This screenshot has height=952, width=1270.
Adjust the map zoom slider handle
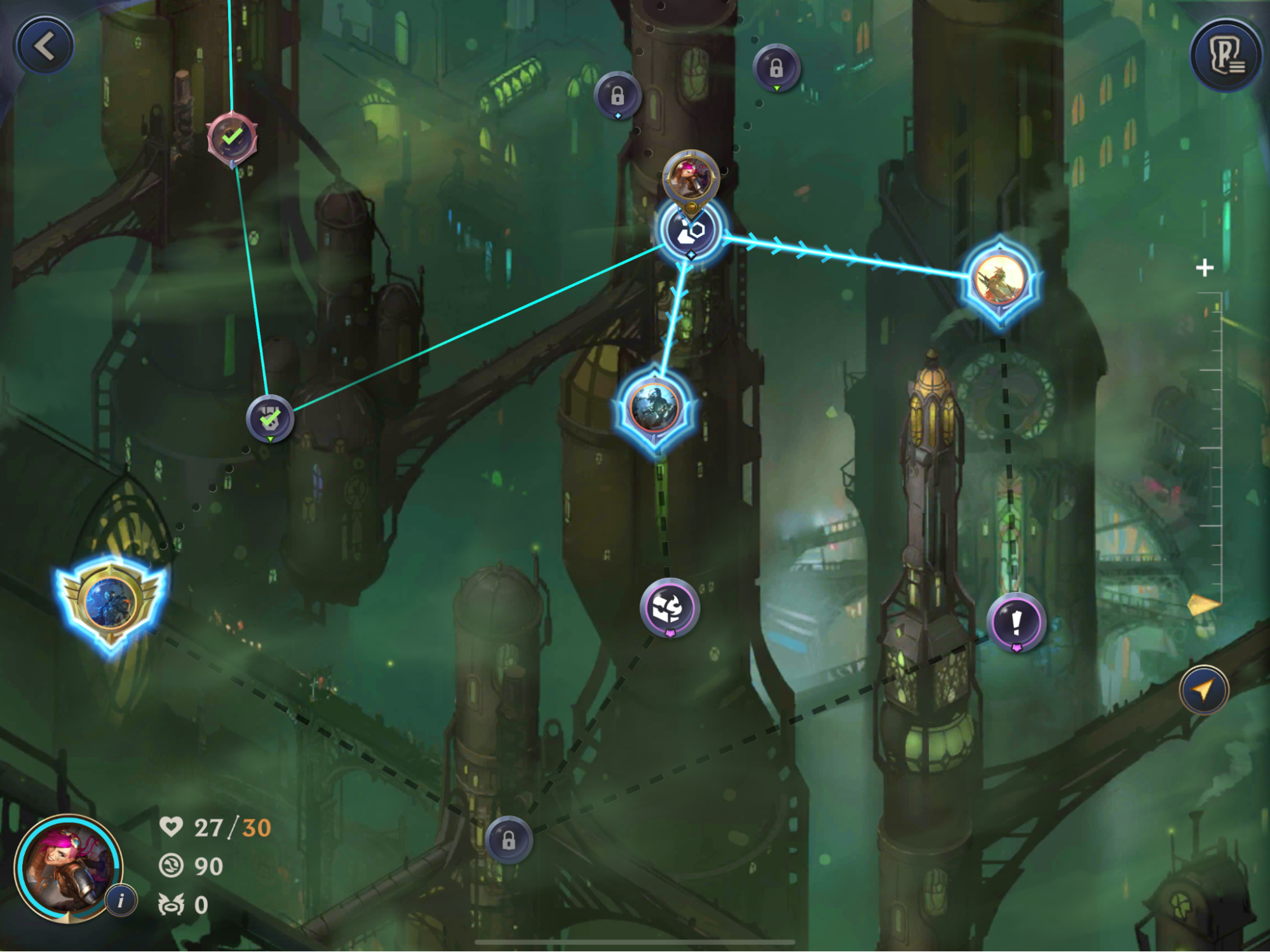(1203, 605)
